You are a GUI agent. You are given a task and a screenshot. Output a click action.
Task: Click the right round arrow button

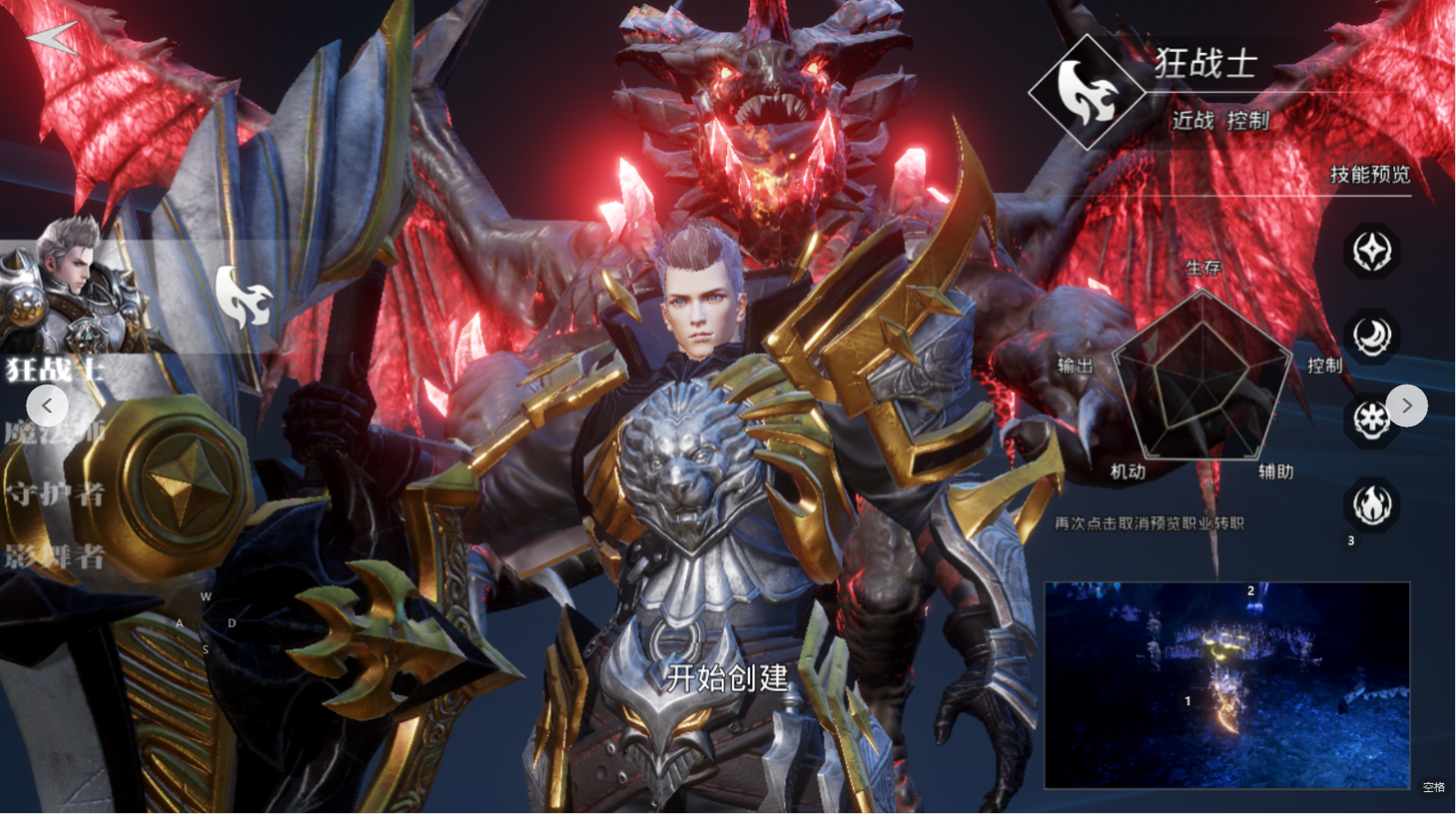pos(1407,406)
